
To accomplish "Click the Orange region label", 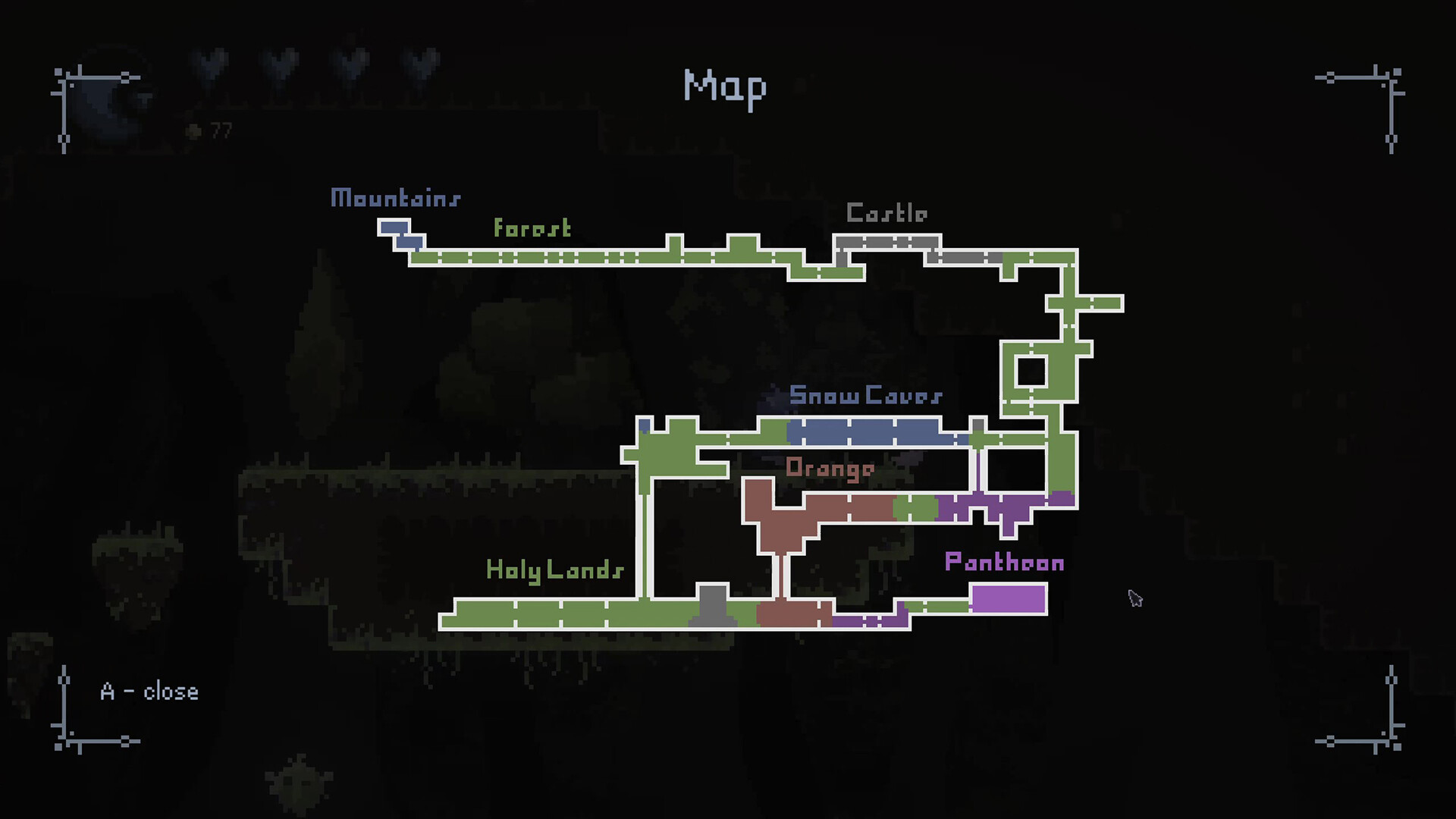I will point(830,468).
